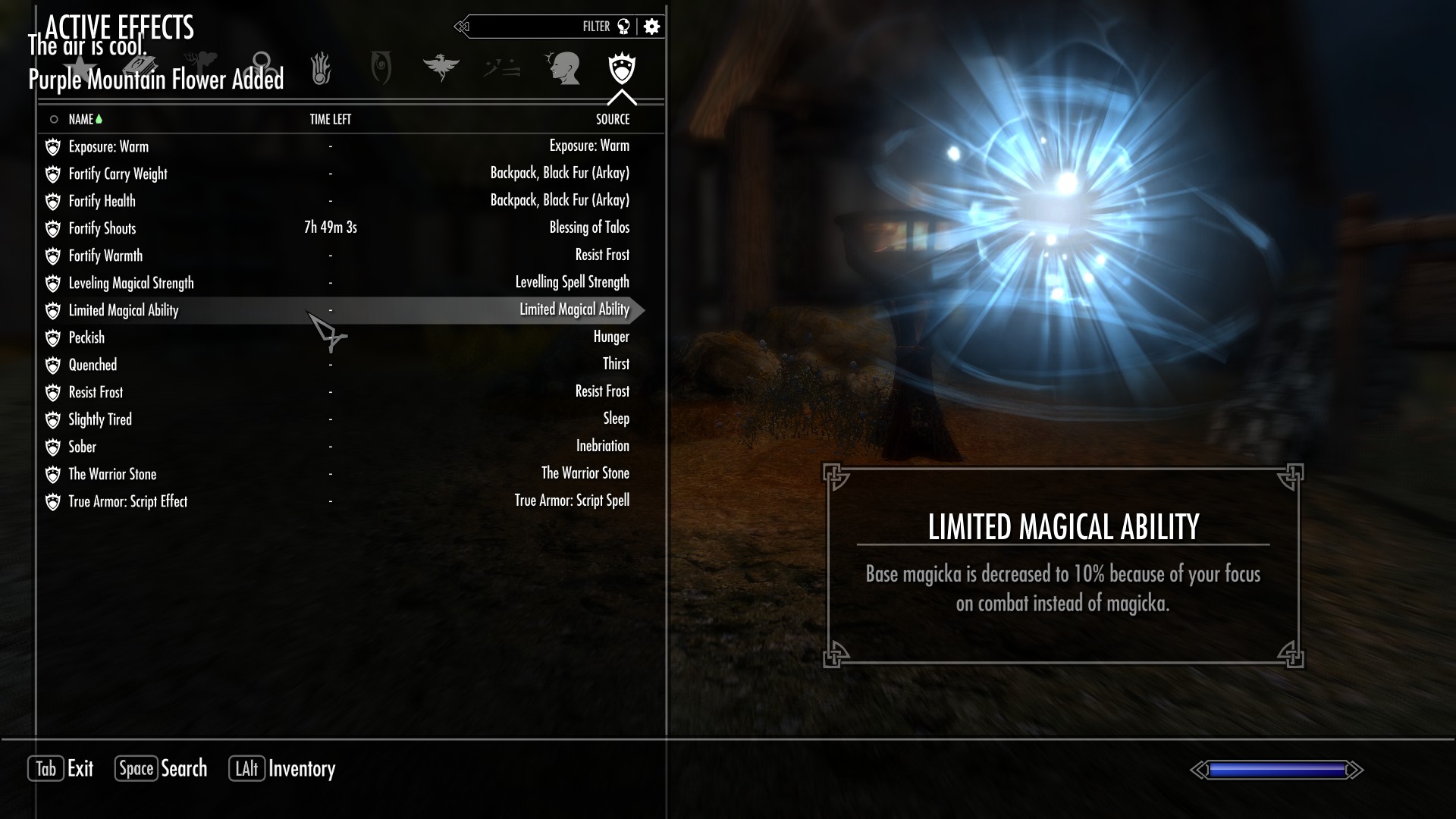Highlight the Sober effect row
1456x819 pixels.
coord(83,447)
